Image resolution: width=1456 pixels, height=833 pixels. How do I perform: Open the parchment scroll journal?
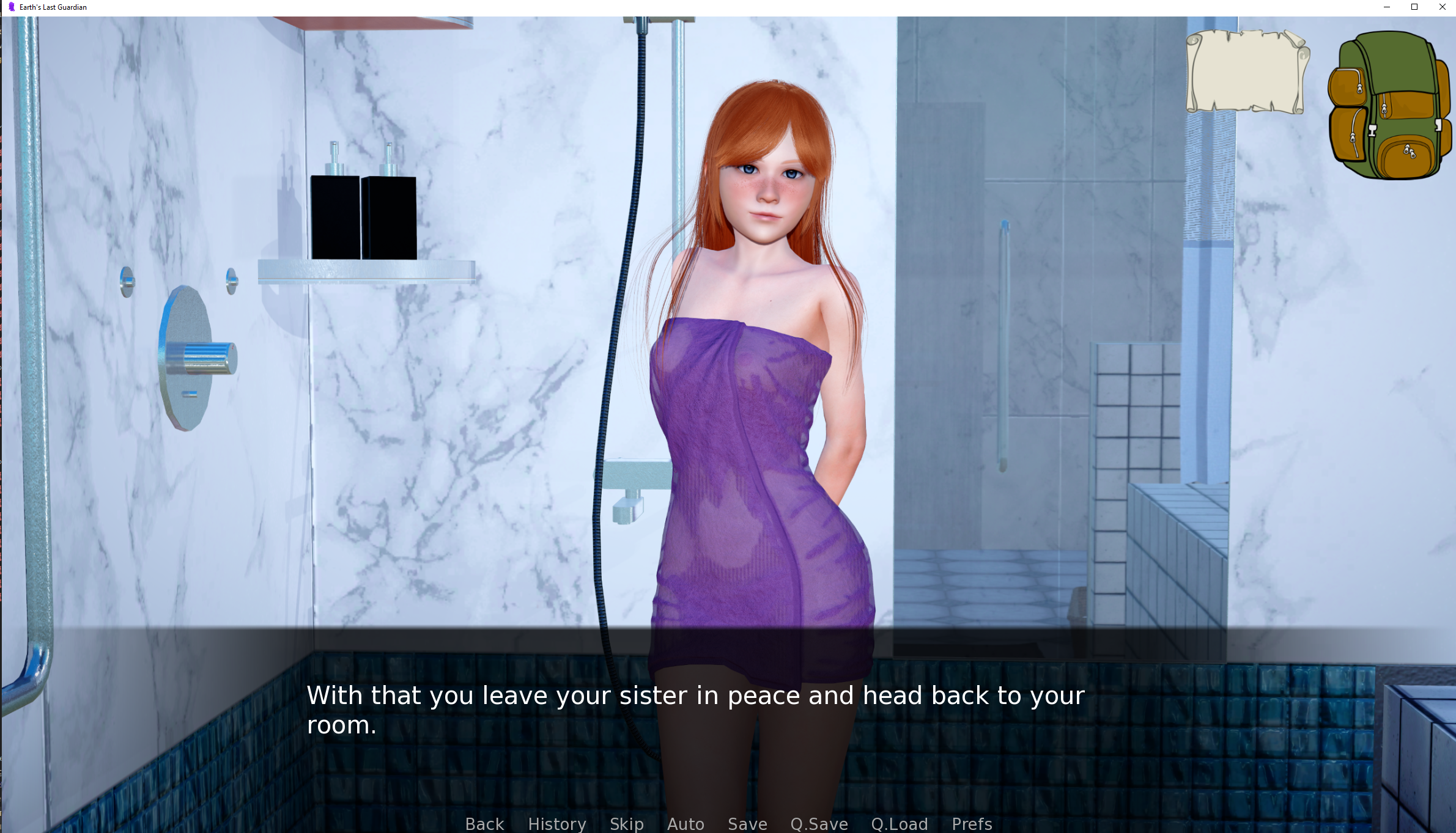[x=1247, y=72]
